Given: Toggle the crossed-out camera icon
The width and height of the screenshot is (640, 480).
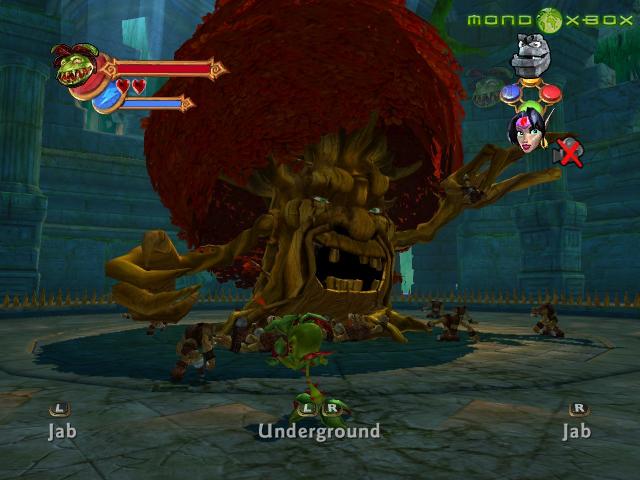Looking at the screenshot, I should 568,152.
